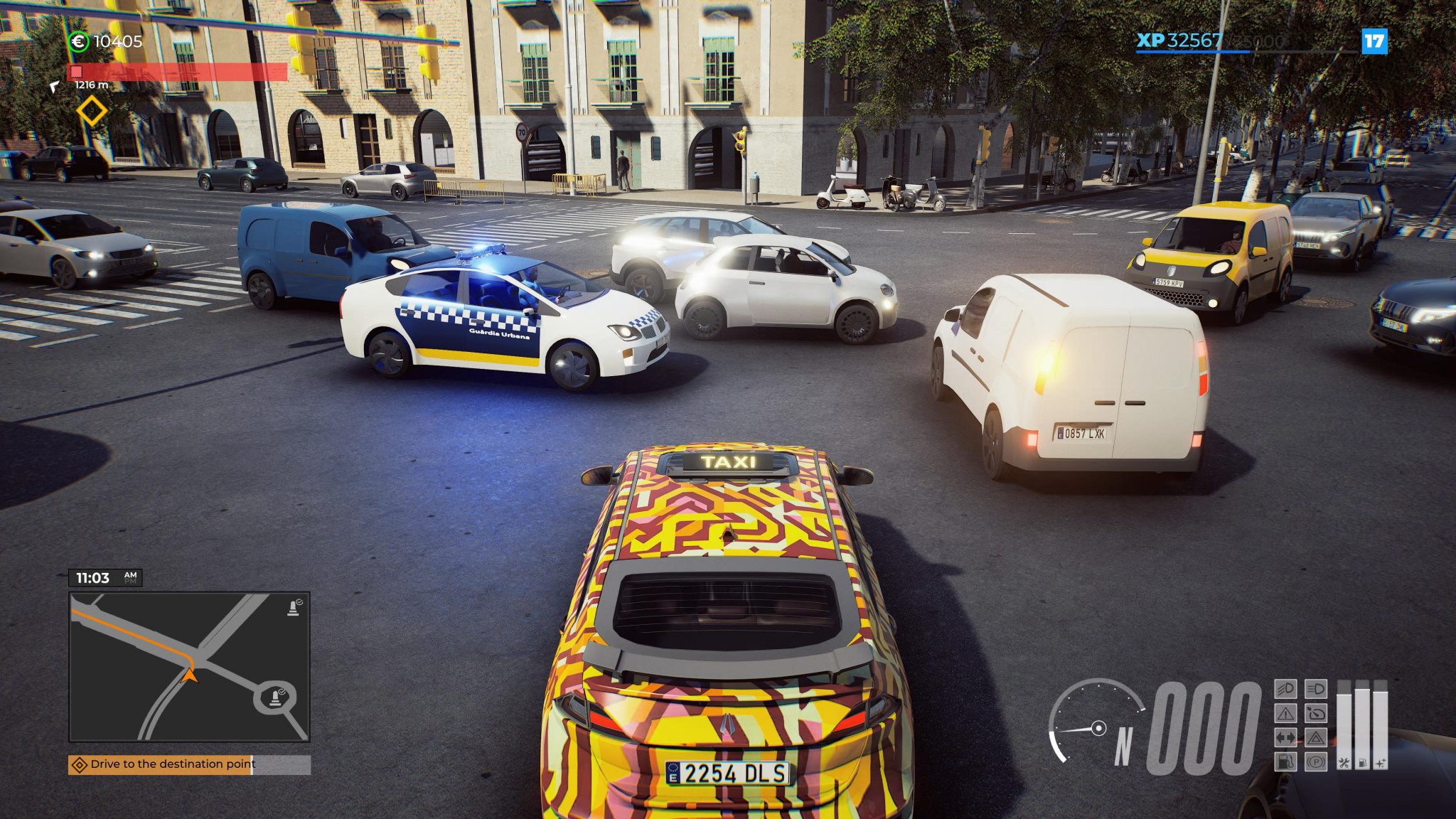The image size is (1456, 819).
Task: Toggle the high beam headlights icon
Action: (x=1285, y=689)
